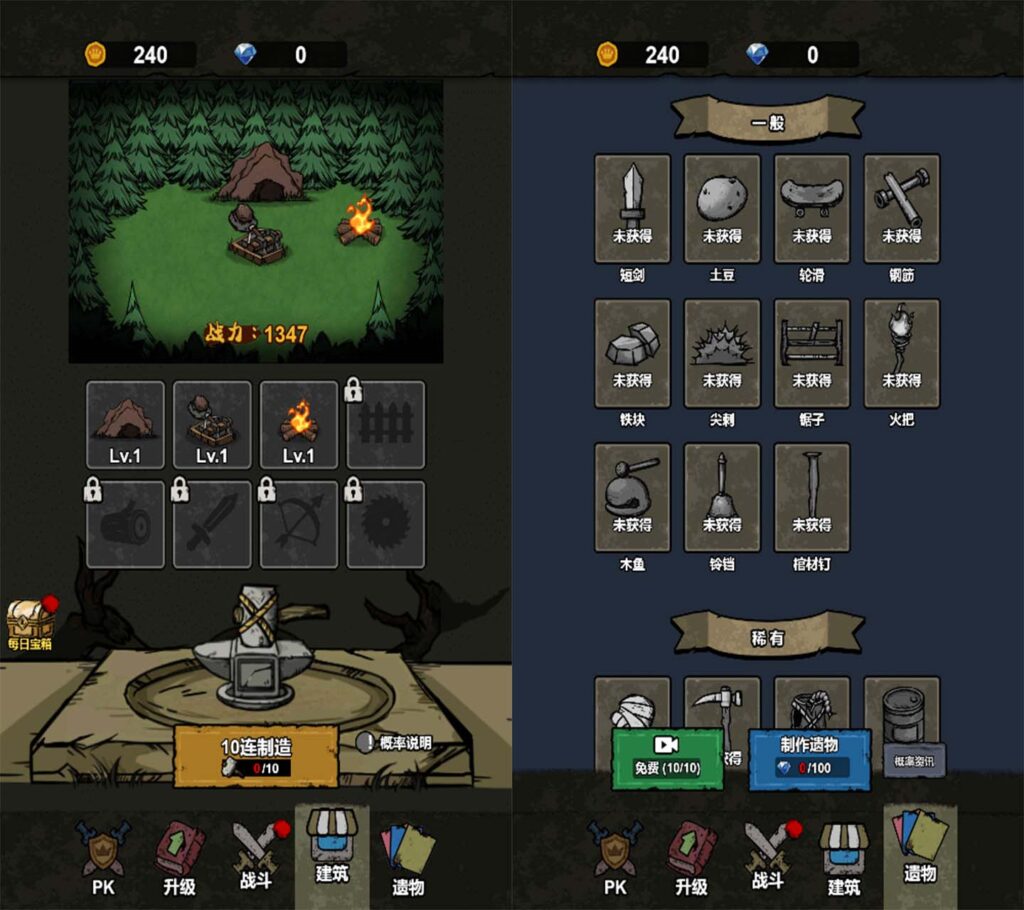Select the 钢筋 rebar relic
Image resolution: width=1024 pixels, height=910 pixels.
tap(902, 208)
